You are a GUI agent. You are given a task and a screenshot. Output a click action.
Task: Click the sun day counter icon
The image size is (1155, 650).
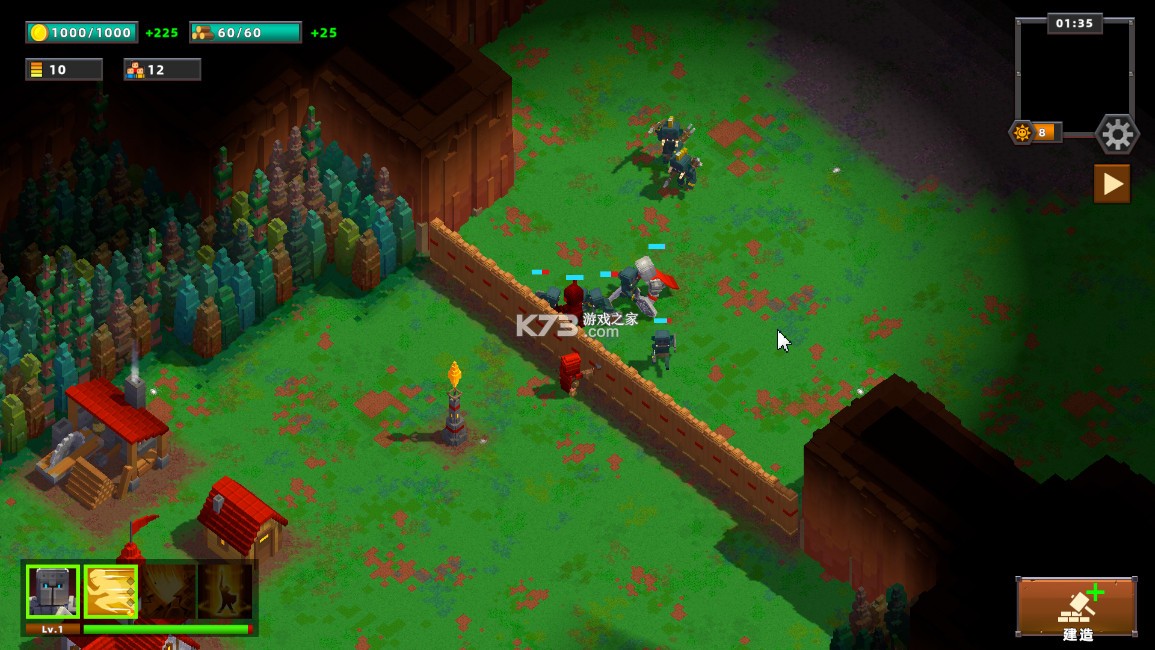(x=1022, y=132)
